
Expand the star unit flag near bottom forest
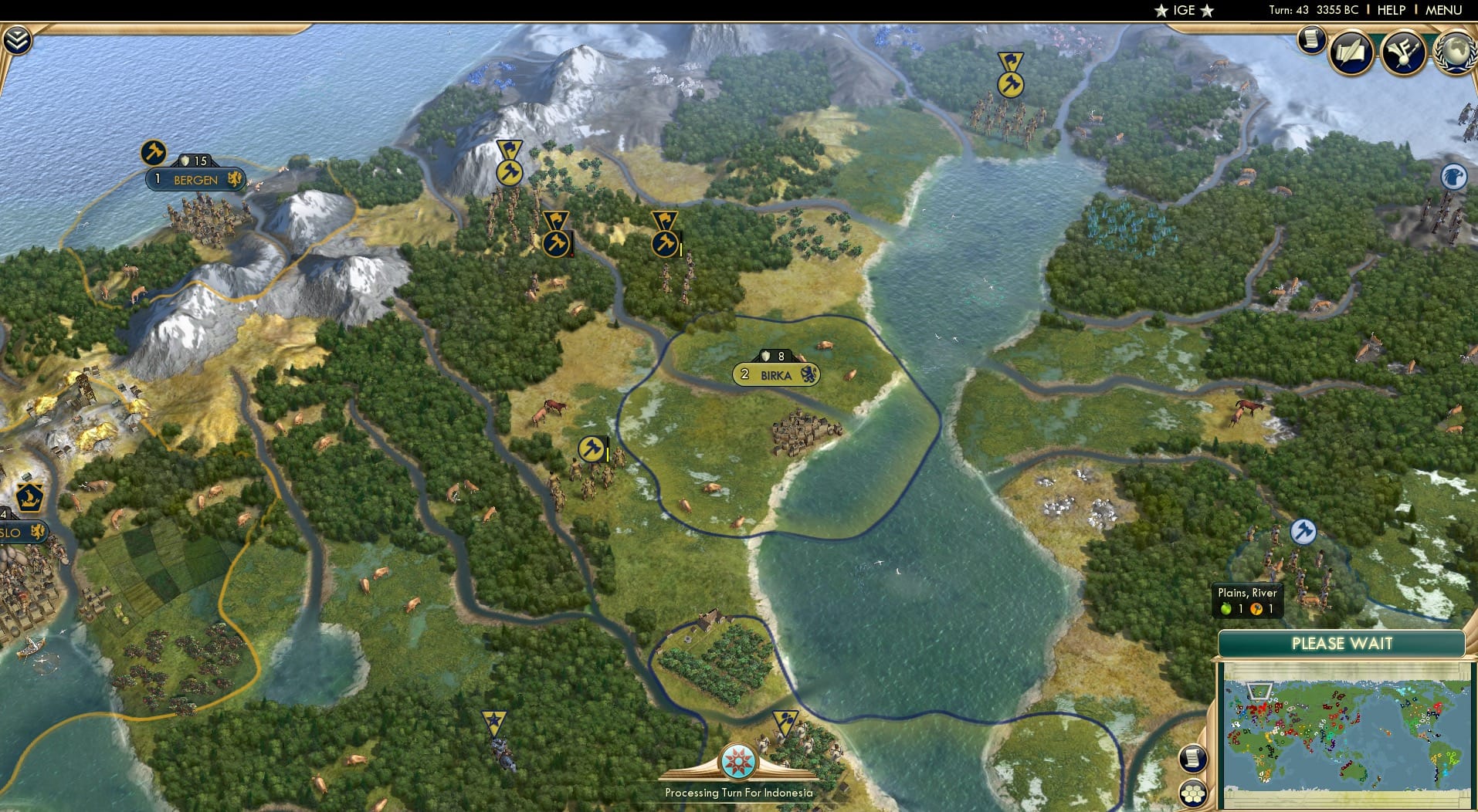(x=493, y=722)
